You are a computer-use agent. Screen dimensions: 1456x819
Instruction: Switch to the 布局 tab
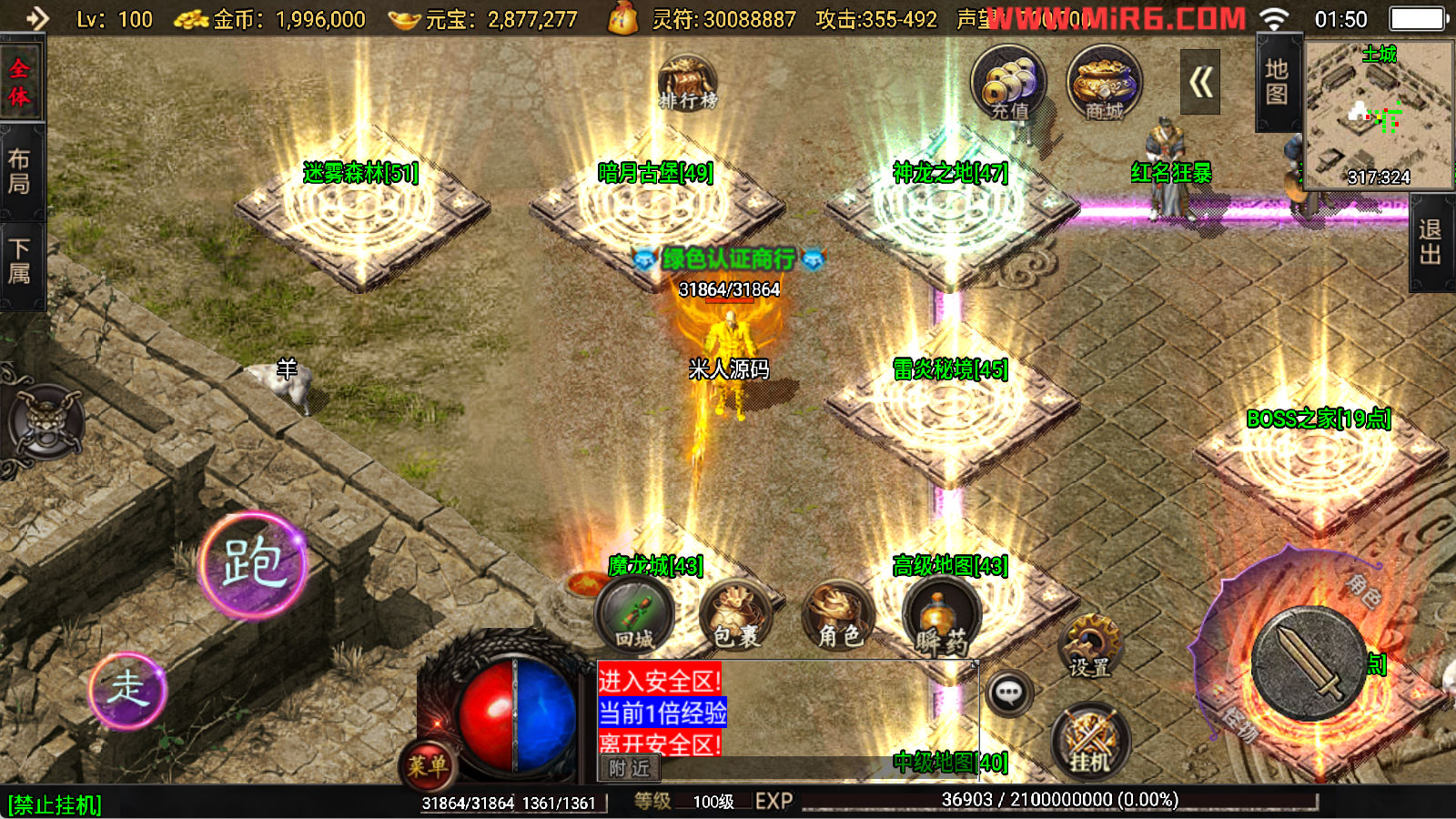(20, 171)
